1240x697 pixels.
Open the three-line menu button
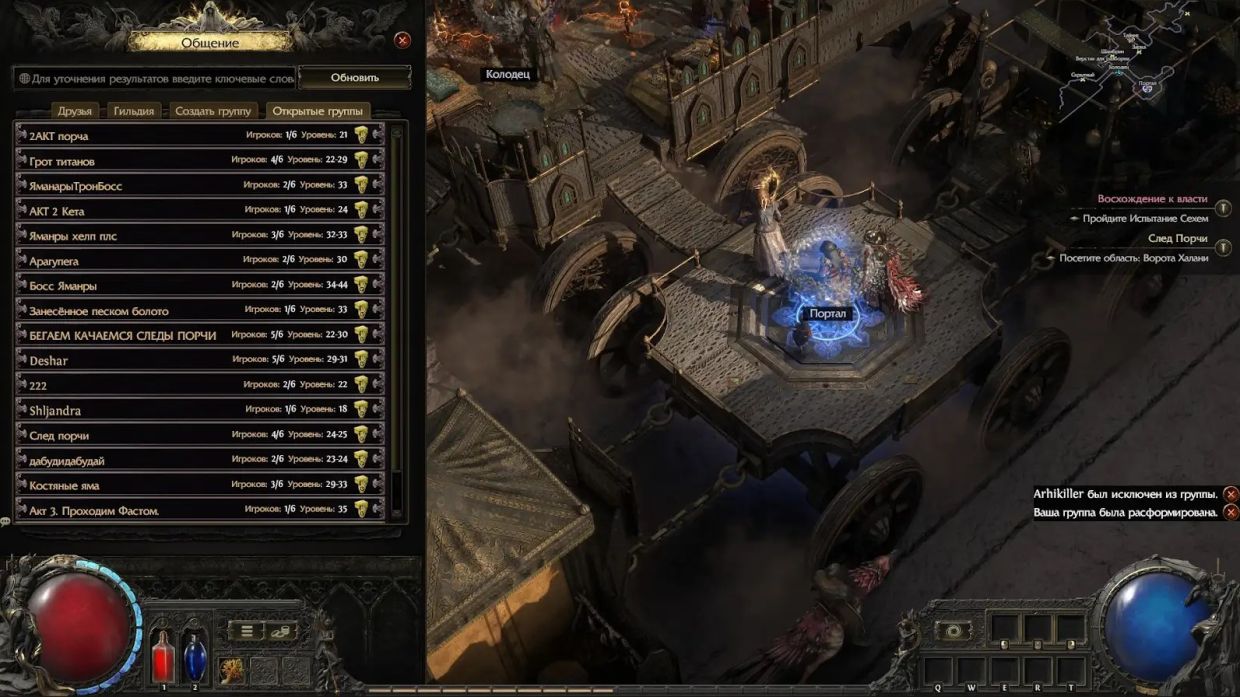tap(247, 631)
